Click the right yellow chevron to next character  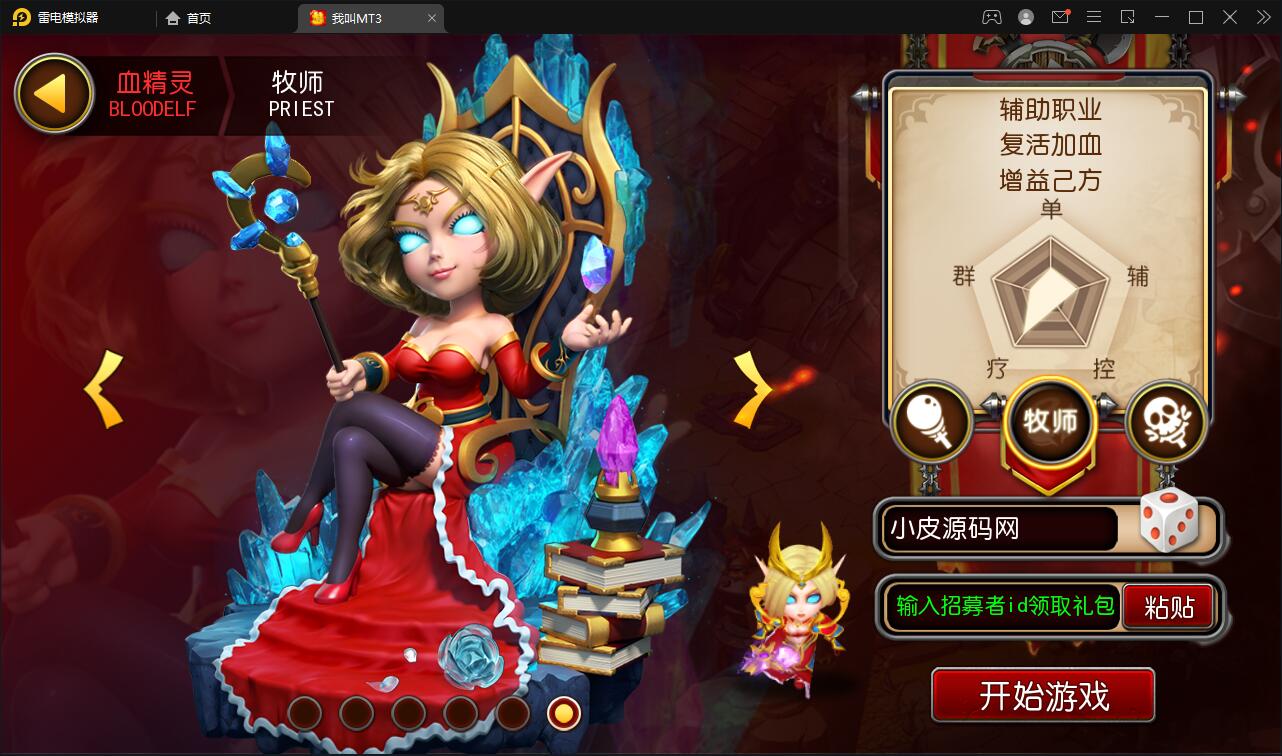click(x=752, y=390)
